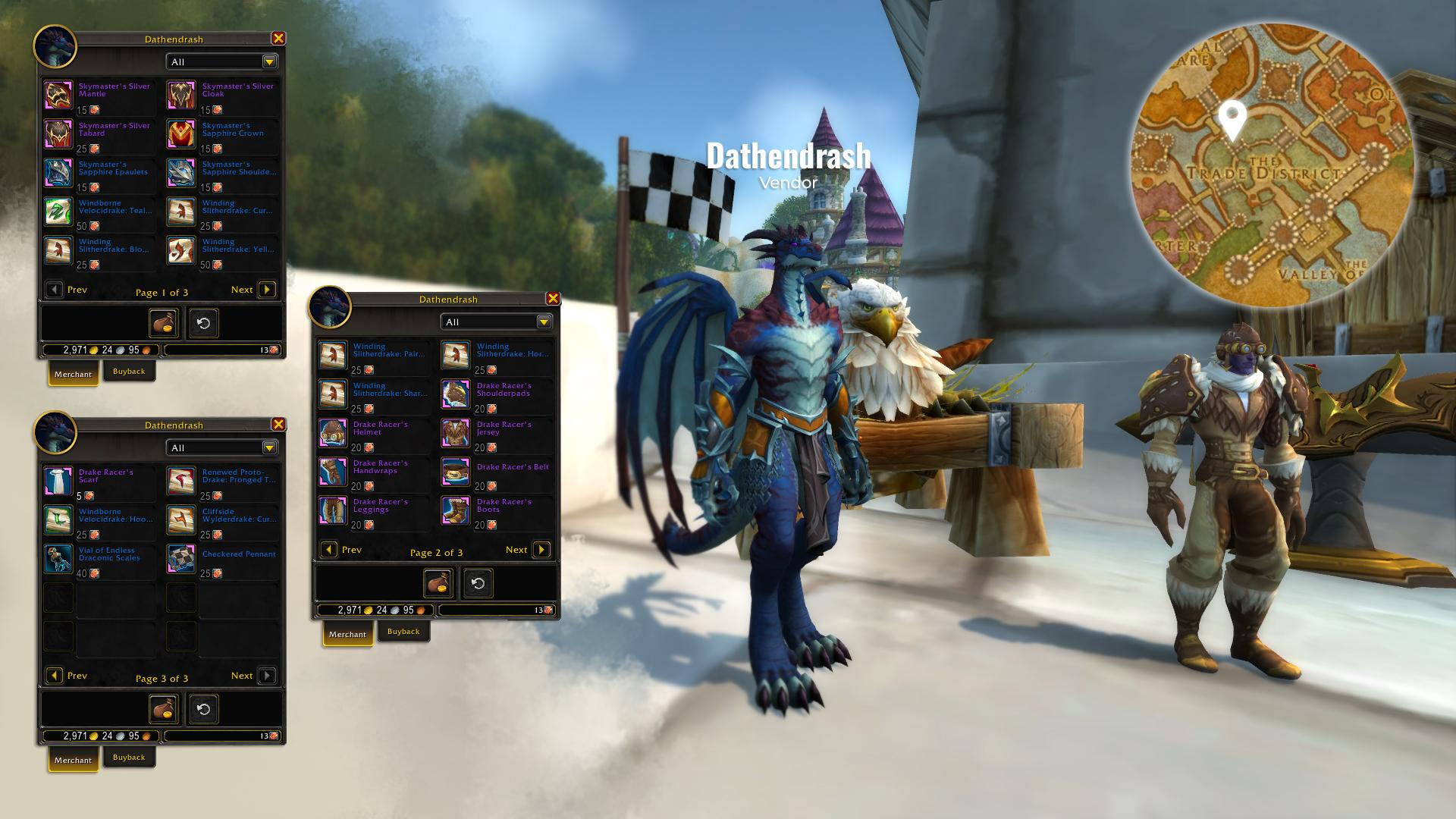This screenshot has width=1456, height=819.
Task: Pick Drake Racer's Jersey from the list
Action: pos(456,433)
